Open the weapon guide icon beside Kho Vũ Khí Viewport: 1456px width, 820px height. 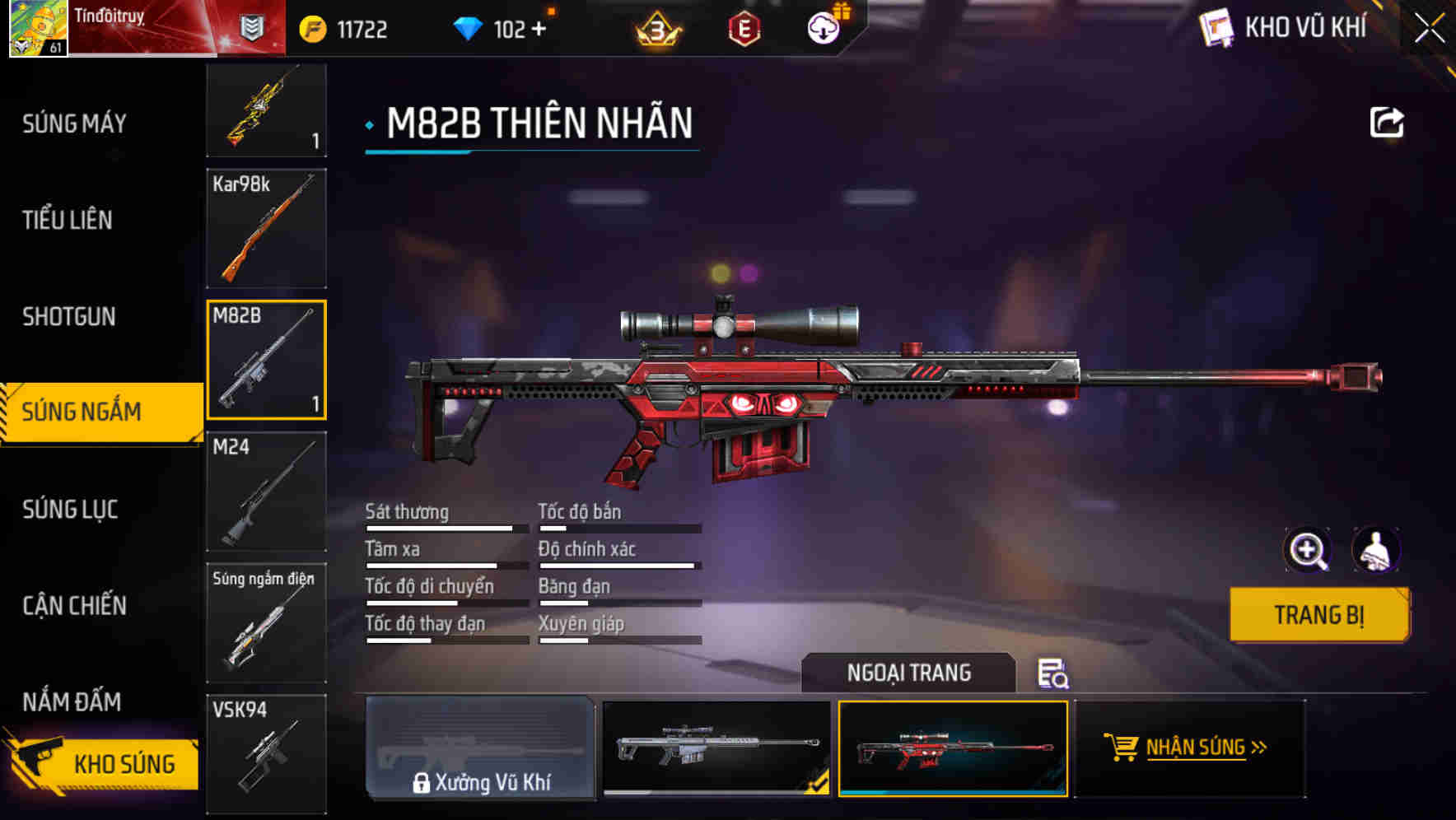pyautogui.click(x=1216, y=27)
